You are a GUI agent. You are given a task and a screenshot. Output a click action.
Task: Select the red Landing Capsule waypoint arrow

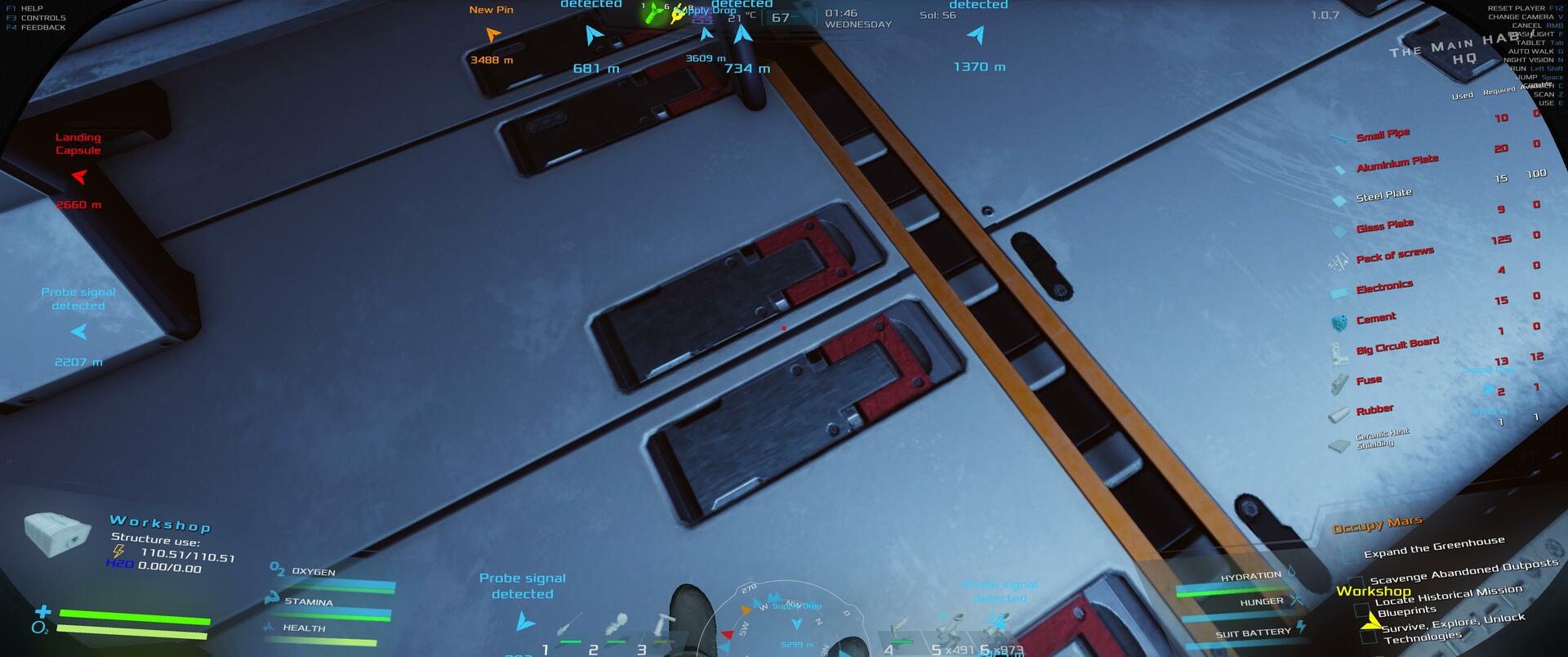[79, 176]
